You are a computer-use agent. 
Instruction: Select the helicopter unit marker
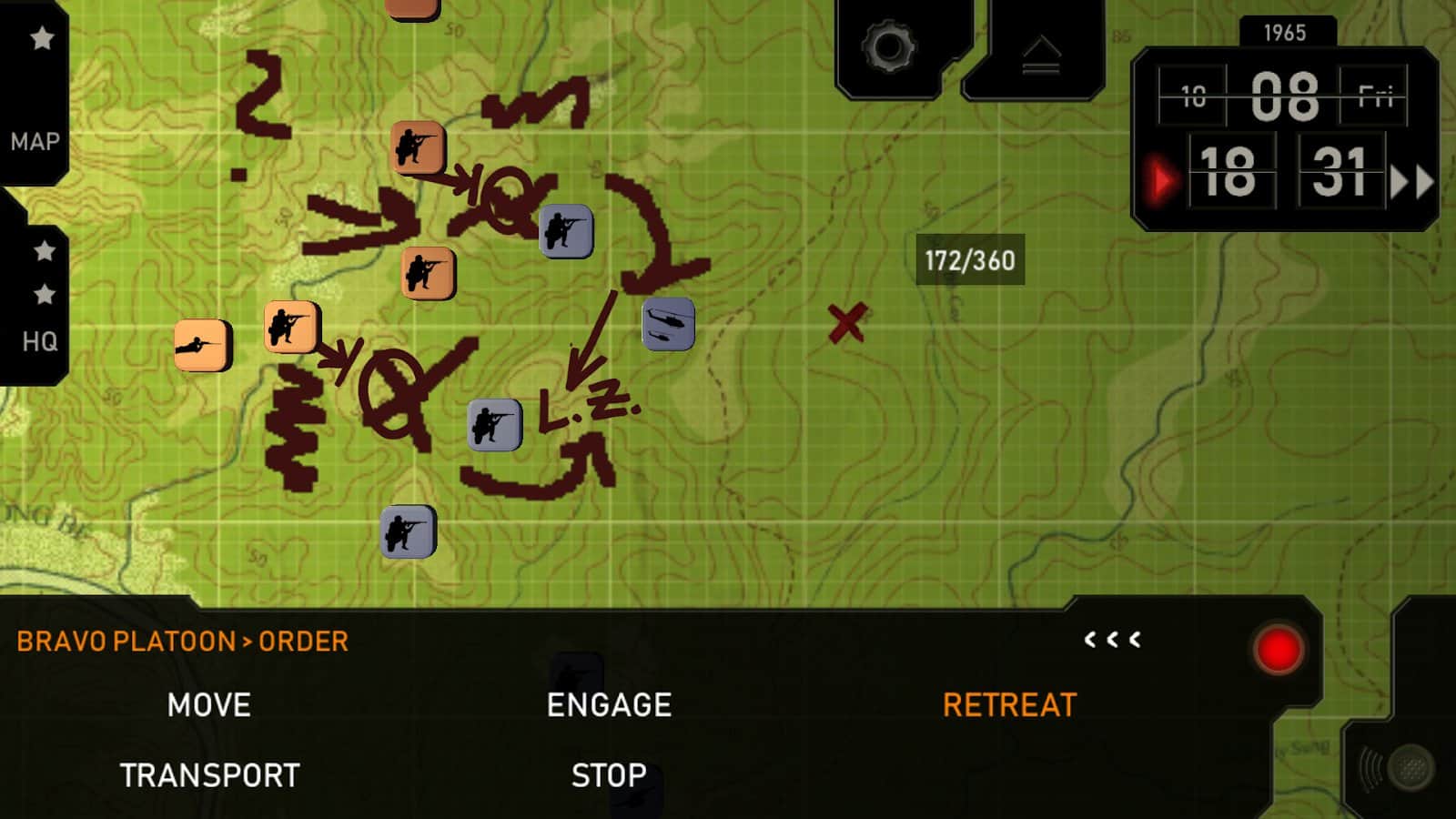pyautogui.click(x=669, y=324)
